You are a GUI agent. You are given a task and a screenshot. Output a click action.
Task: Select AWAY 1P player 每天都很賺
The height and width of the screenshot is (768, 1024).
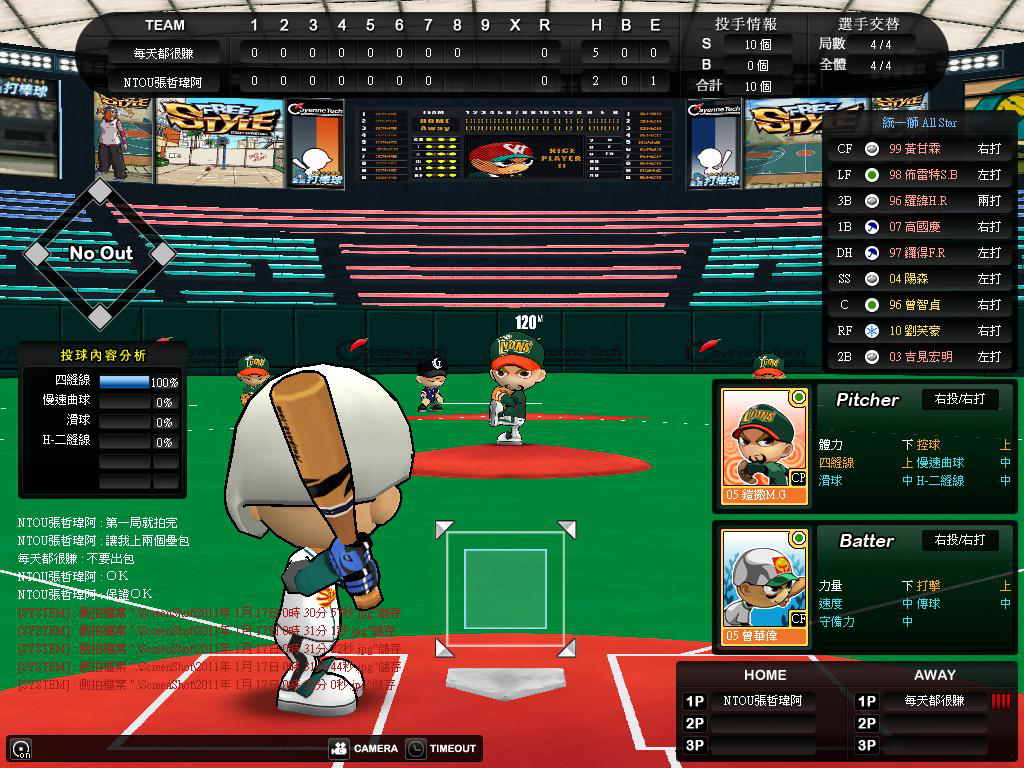934,701
